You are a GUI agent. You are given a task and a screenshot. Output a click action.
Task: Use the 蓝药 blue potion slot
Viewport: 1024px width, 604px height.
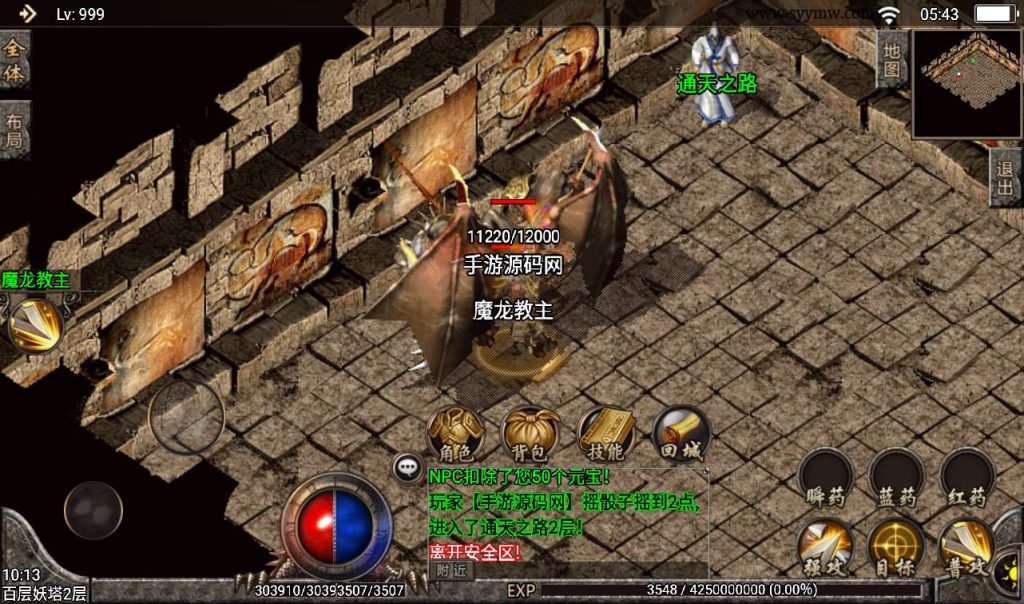896,478
